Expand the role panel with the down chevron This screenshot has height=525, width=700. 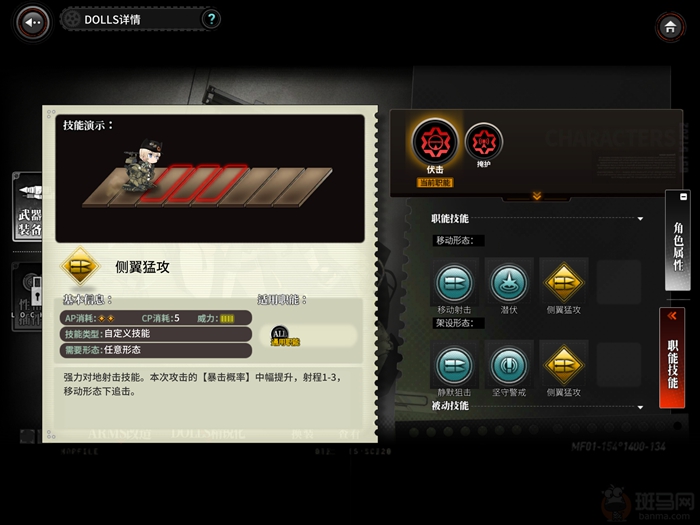[x=536, y=196]
